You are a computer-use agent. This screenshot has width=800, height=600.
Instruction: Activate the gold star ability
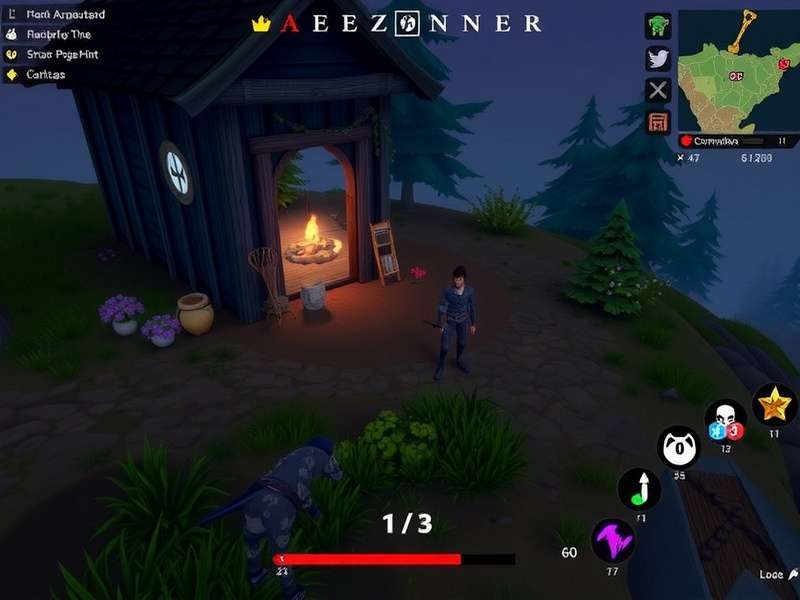click(773, 404)
